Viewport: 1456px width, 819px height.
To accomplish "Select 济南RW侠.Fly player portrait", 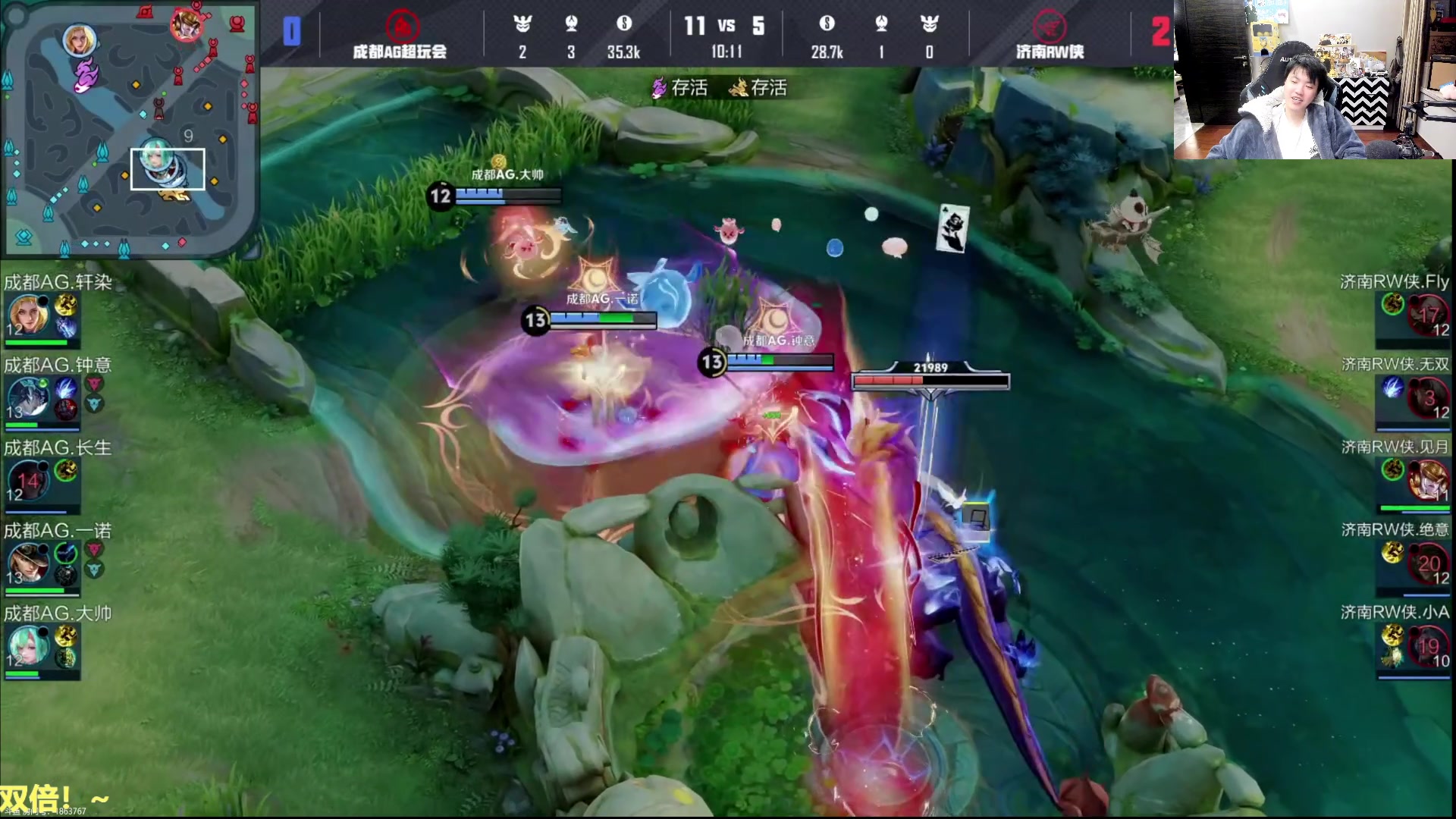I will [1428, 315].
